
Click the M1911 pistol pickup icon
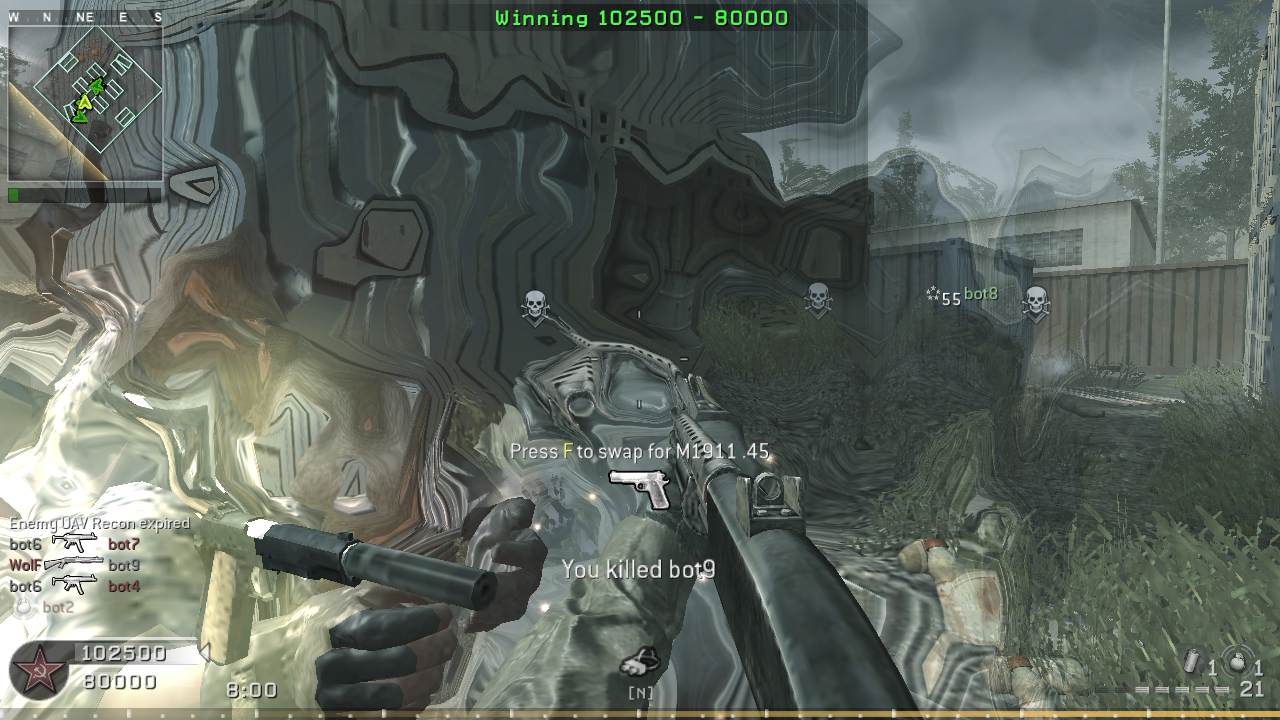coord(640,488)
